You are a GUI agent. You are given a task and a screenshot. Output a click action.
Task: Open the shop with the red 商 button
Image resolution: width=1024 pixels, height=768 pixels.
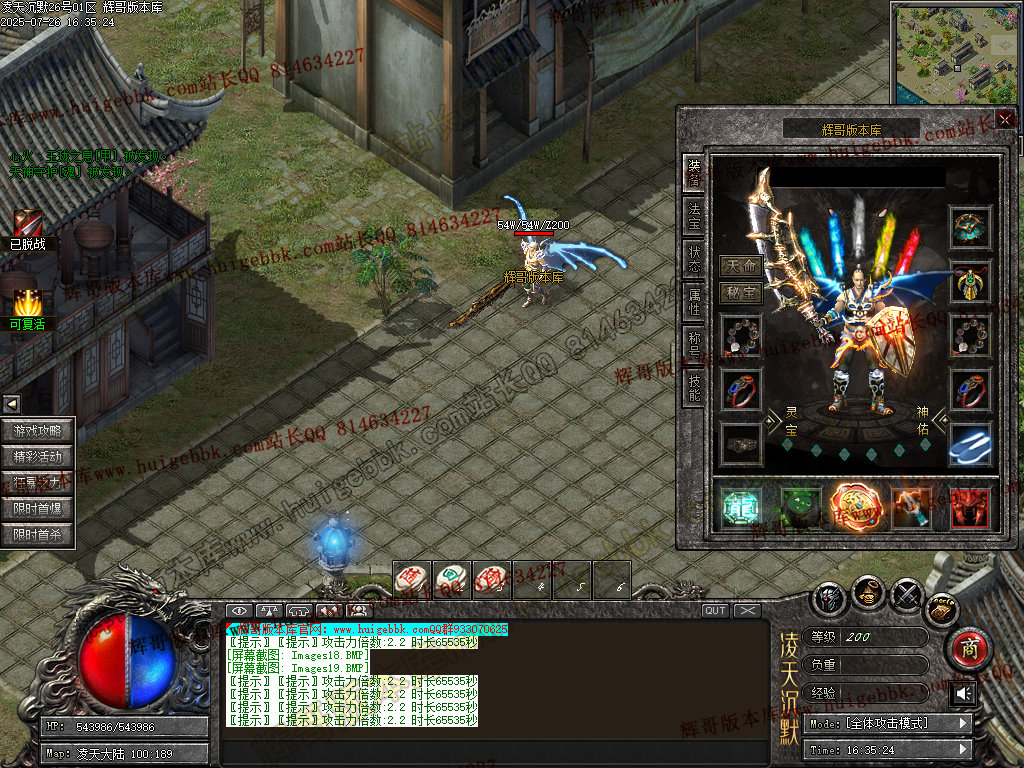(967, 648)
